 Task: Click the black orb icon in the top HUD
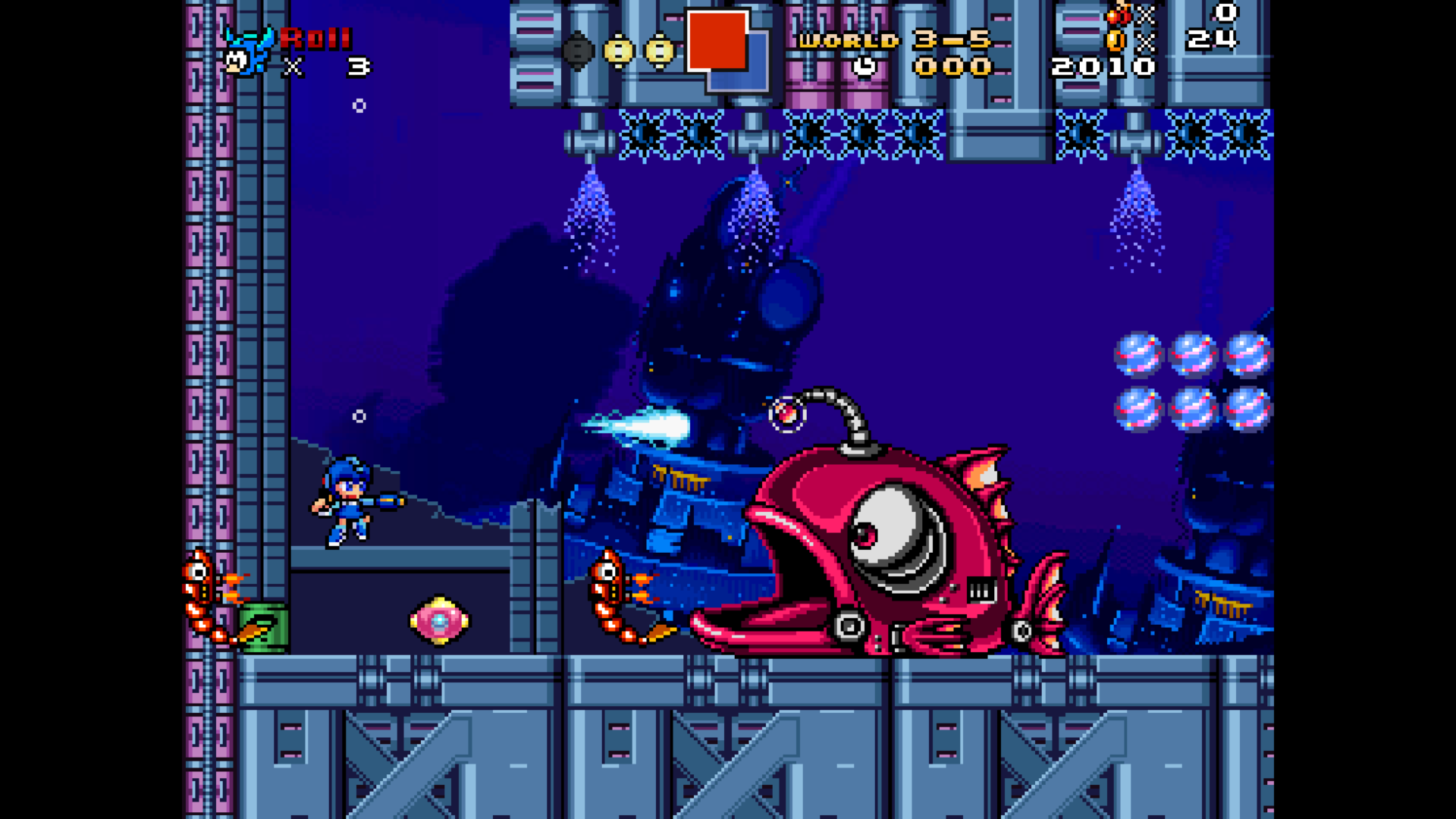(579, 49)
